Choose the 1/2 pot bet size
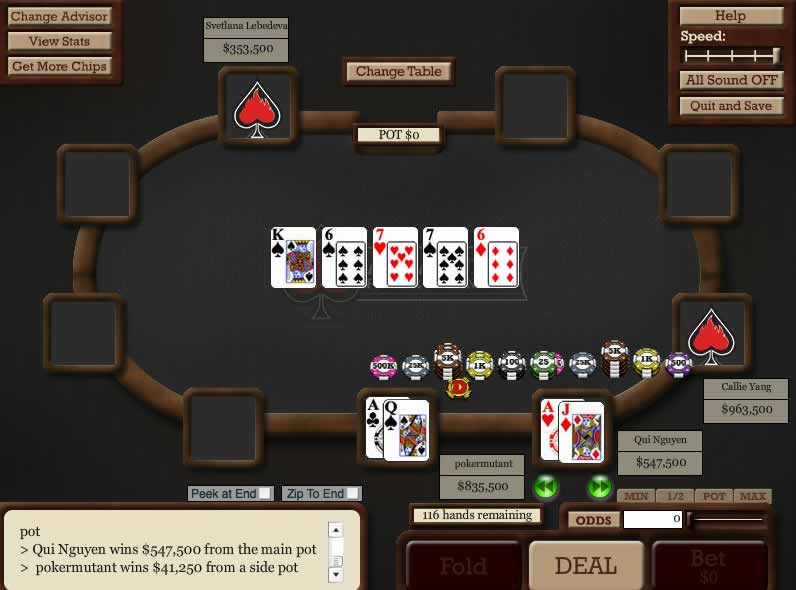Image resolution: width=796 pixels, height=590 pixels. (x=675, y=496)
